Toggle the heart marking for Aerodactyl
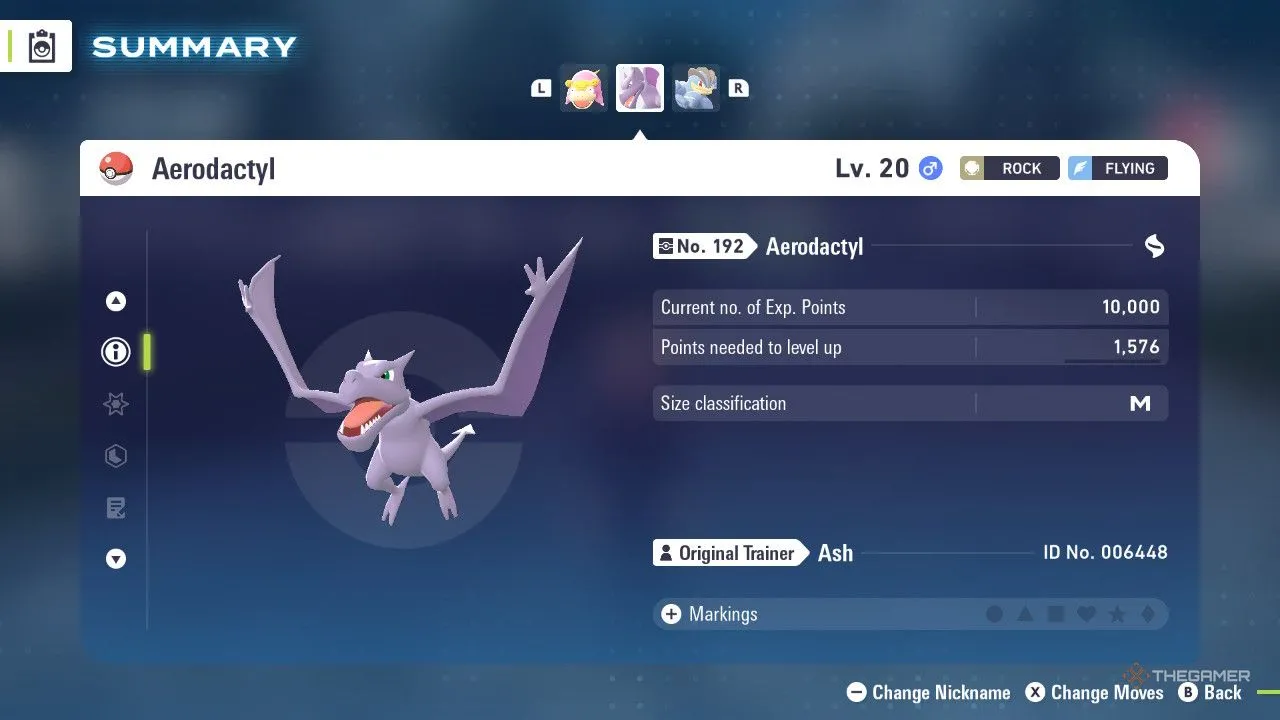The height and width of the screenshot is (720, 1280). pyautogui.click(x=1087, y=614)
